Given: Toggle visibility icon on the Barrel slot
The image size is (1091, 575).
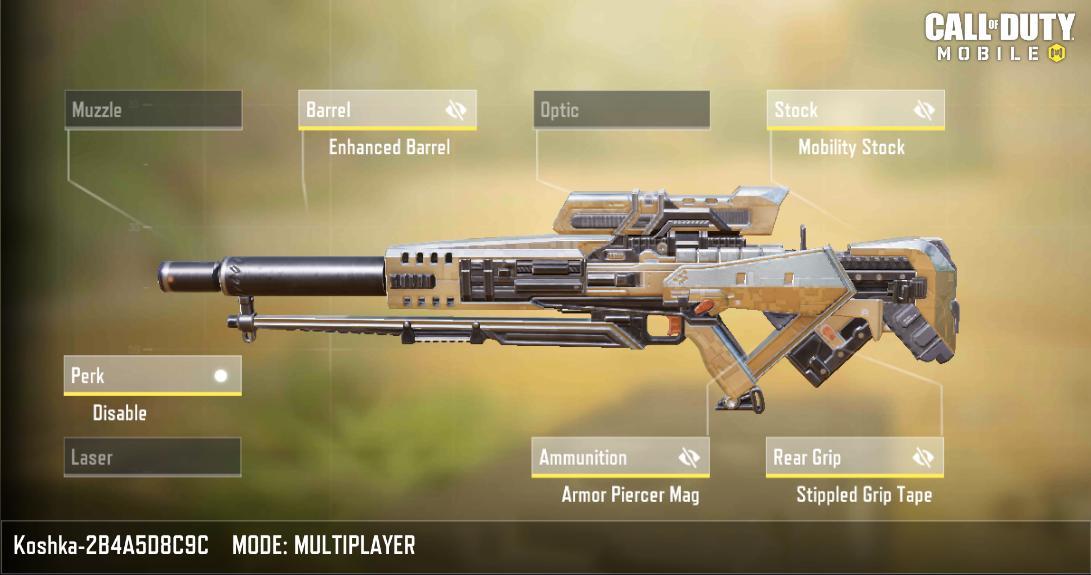Looking at the screenshot, I should pyautogui.click(x=456, y=110).
